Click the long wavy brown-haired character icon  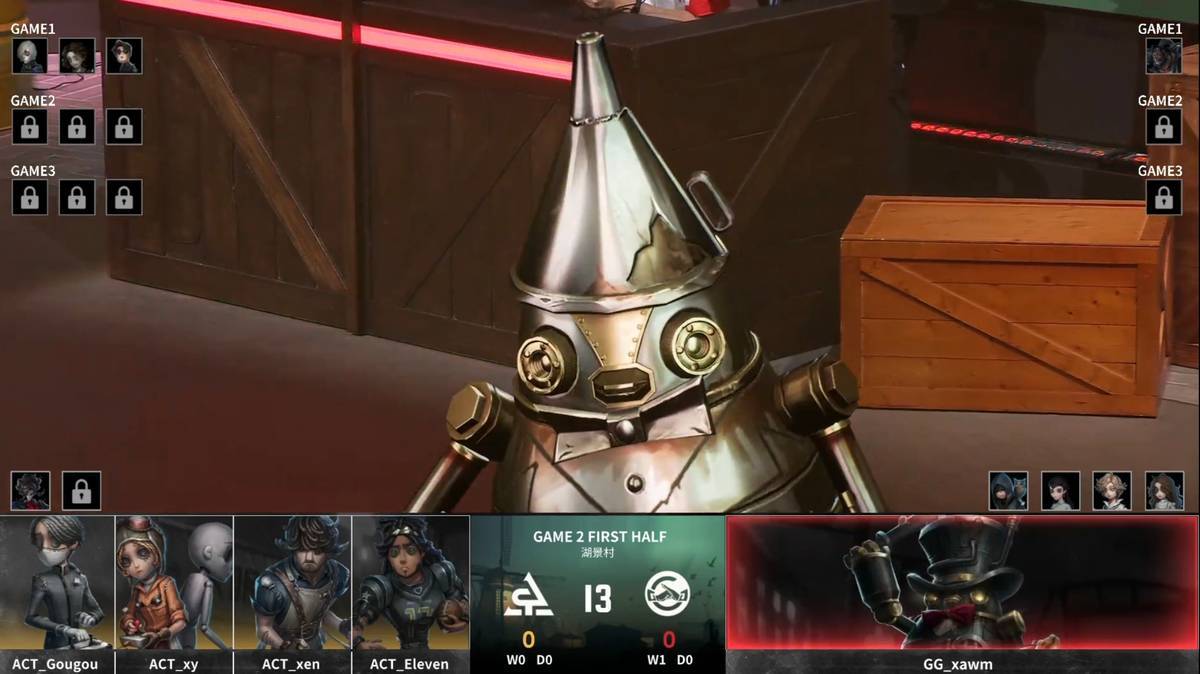pos(1164,491)
